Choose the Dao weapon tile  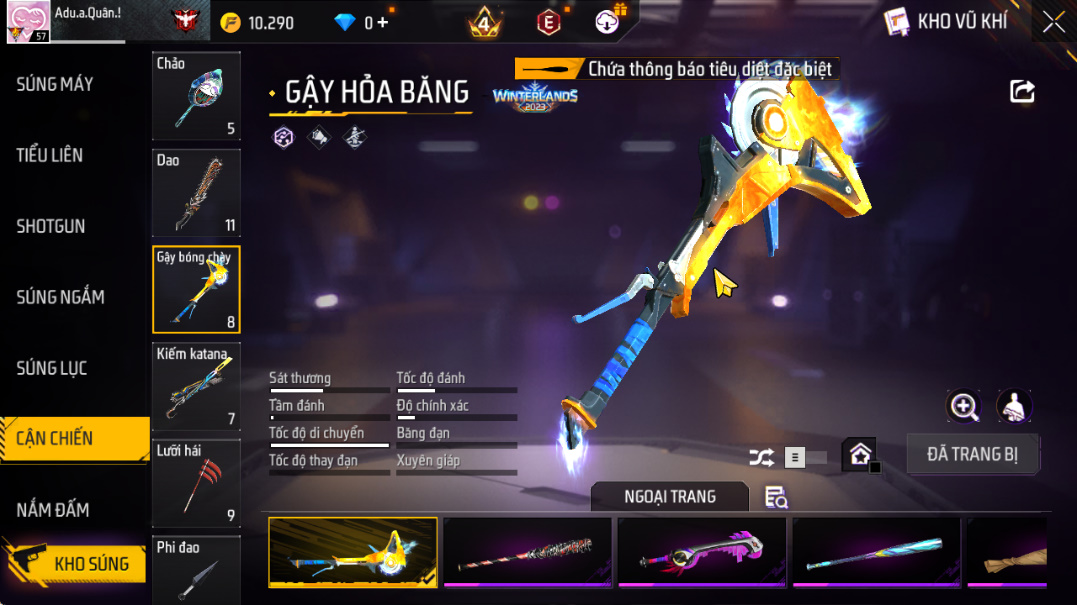[x=196, y=192]
